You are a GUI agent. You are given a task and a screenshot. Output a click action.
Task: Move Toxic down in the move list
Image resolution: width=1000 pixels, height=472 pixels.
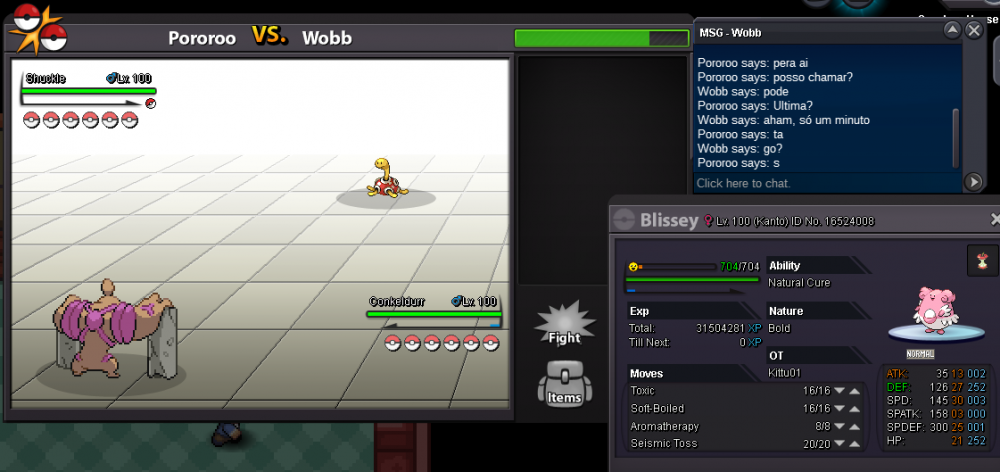click(840, 391)
